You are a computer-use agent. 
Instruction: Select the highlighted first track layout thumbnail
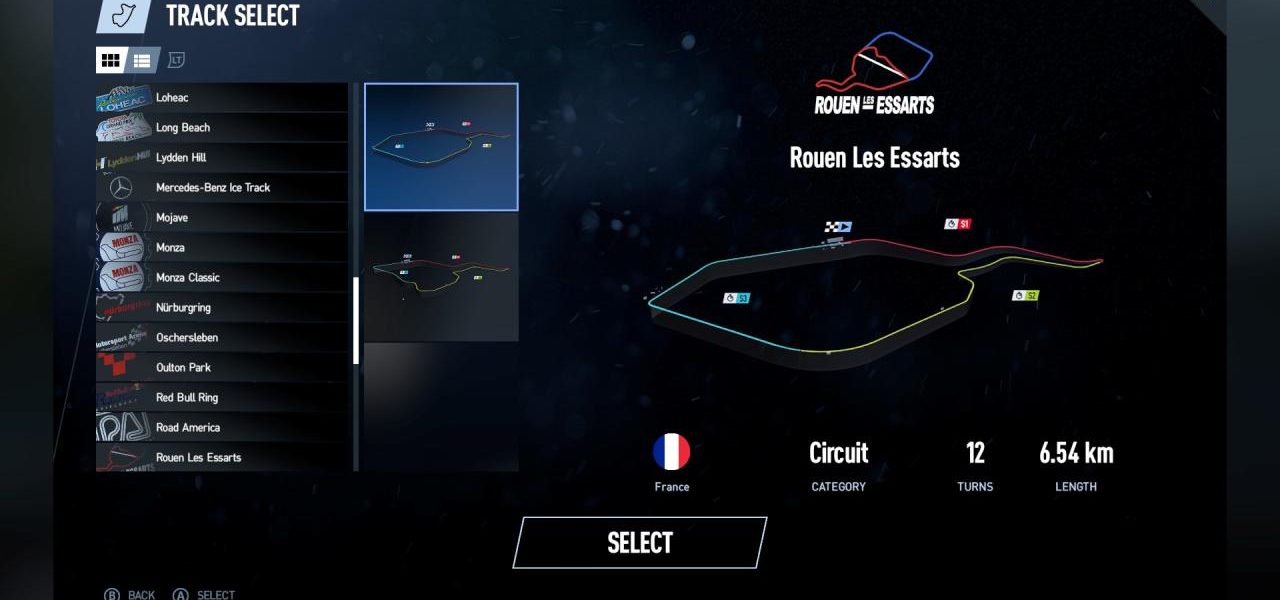point(441,147)
